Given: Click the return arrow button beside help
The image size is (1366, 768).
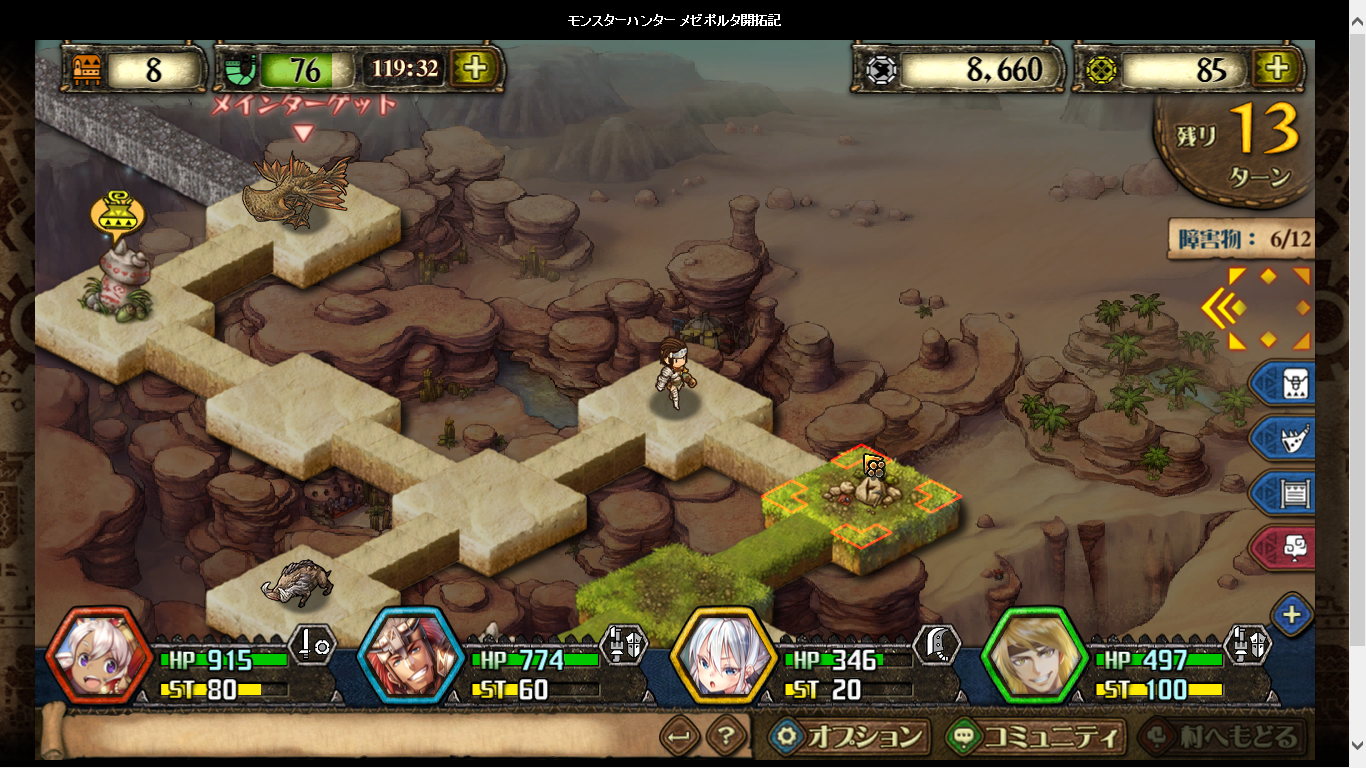Looking at the screenshot, I should tap(680, 738).
